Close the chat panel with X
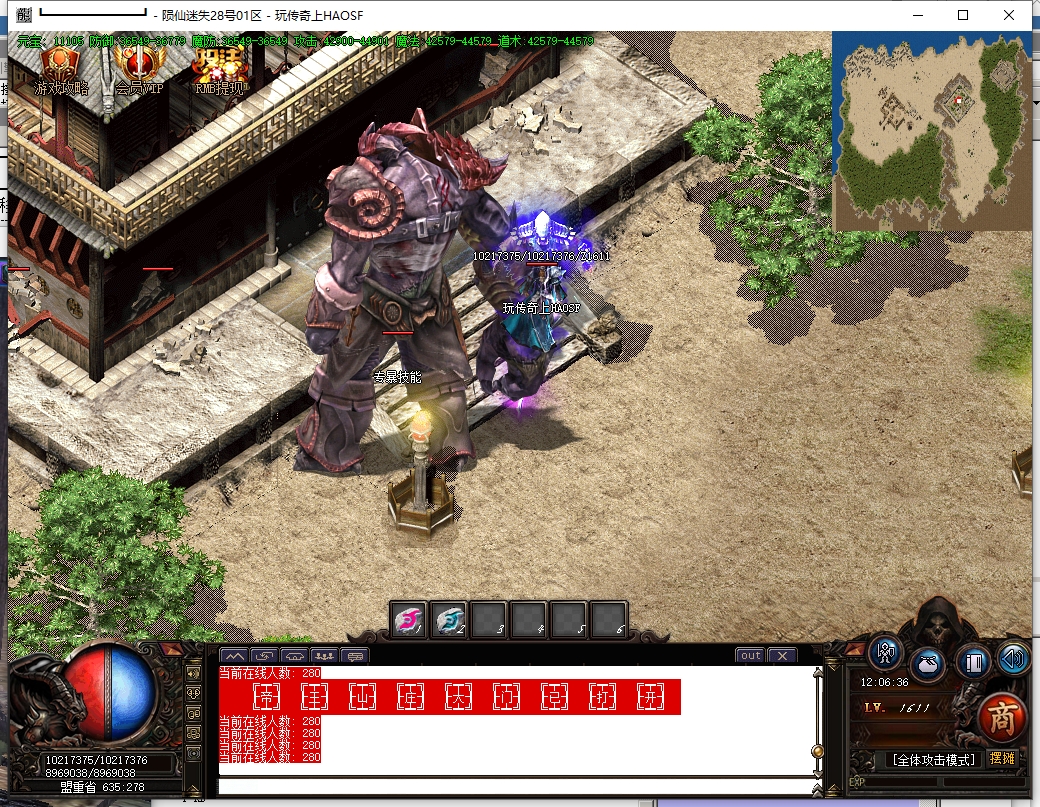 (782, 656)
